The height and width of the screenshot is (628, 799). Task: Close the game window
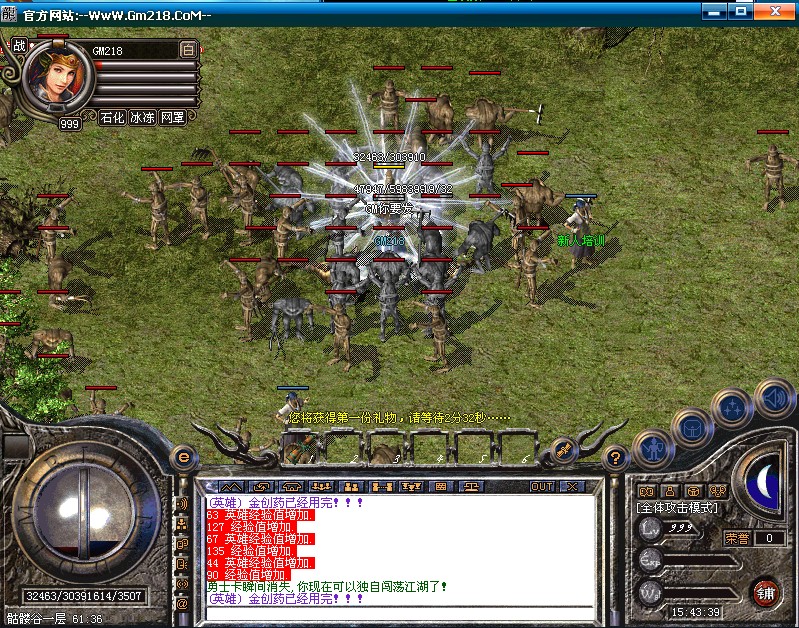[x=777, y=11]
